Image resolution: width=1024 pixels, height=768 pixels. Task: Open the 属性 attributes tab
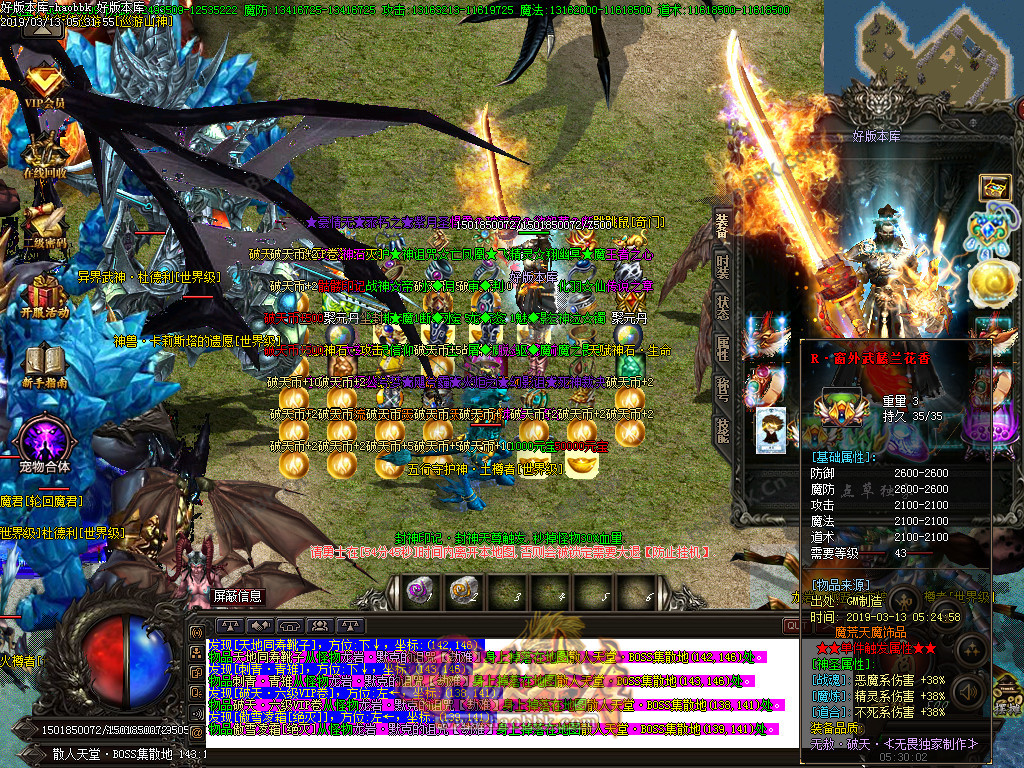tap(722, 348)
